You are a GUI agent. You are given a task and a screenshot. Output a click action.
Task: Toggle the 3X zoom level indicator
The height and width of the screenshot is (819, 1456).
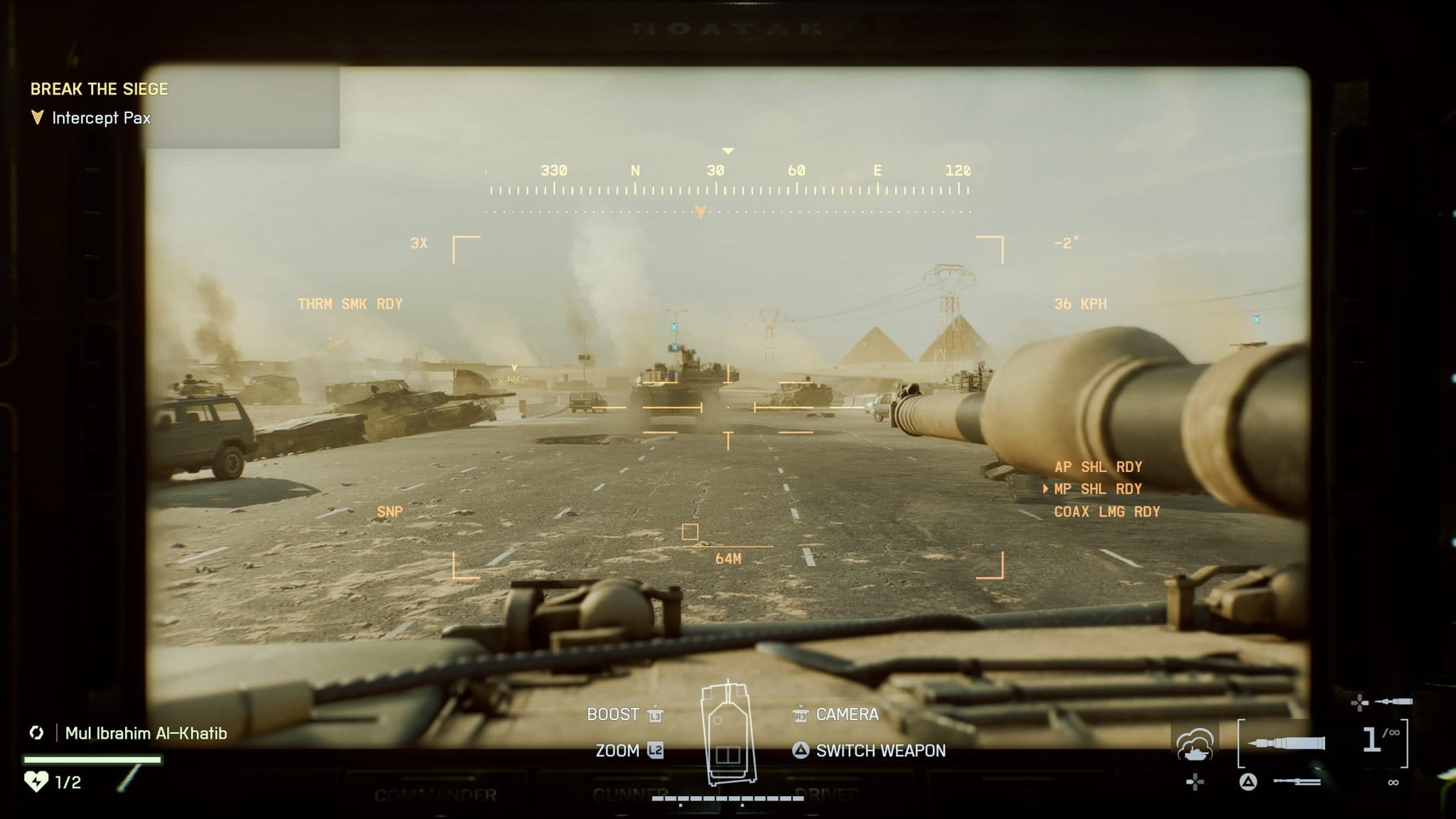(419, 244)
